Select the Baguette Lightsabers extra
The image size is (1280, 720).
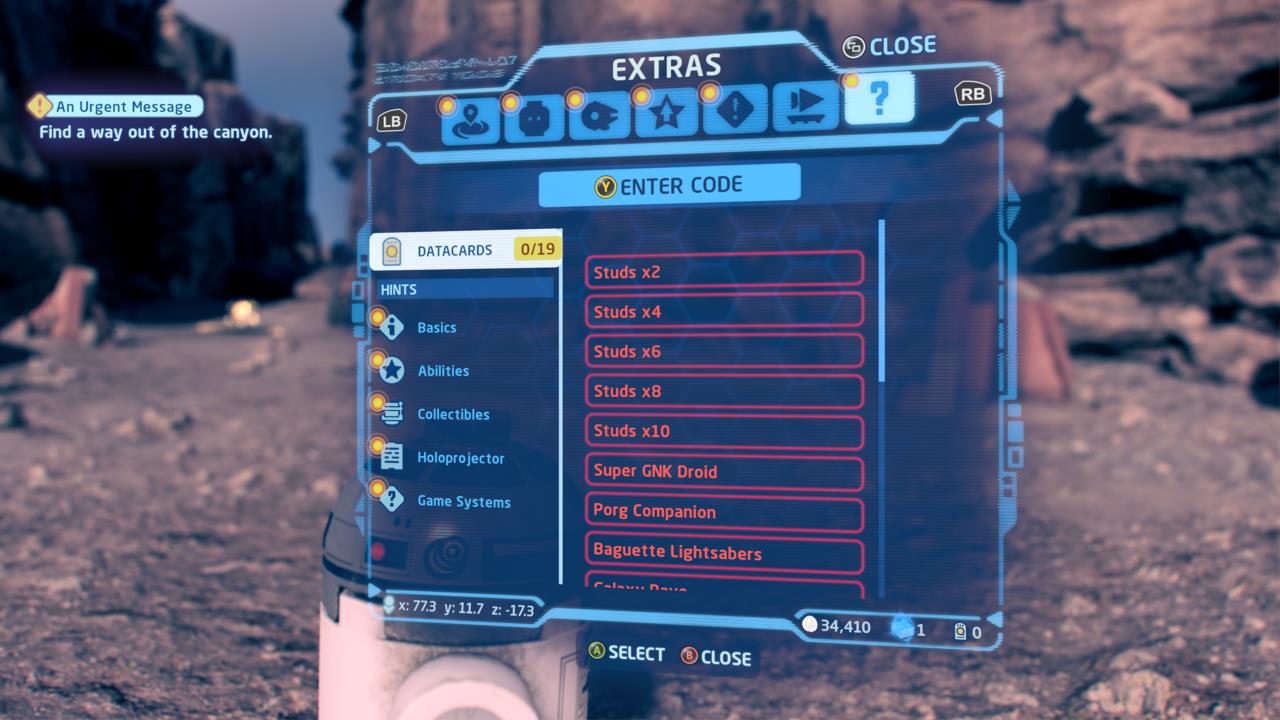724,552
